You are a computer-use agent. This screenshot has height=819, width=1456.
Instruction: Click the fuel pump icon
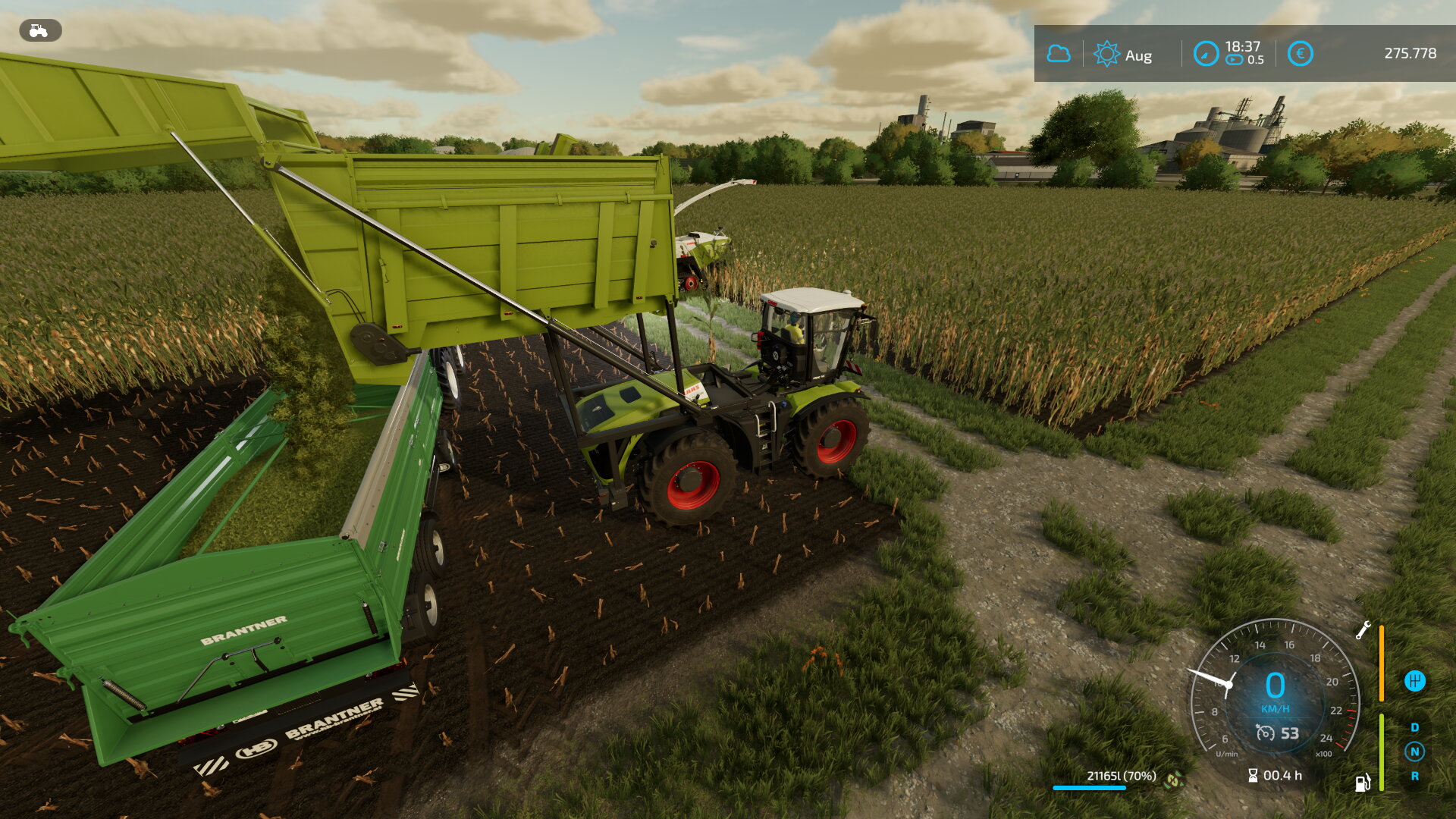(x=1363, y=783)
